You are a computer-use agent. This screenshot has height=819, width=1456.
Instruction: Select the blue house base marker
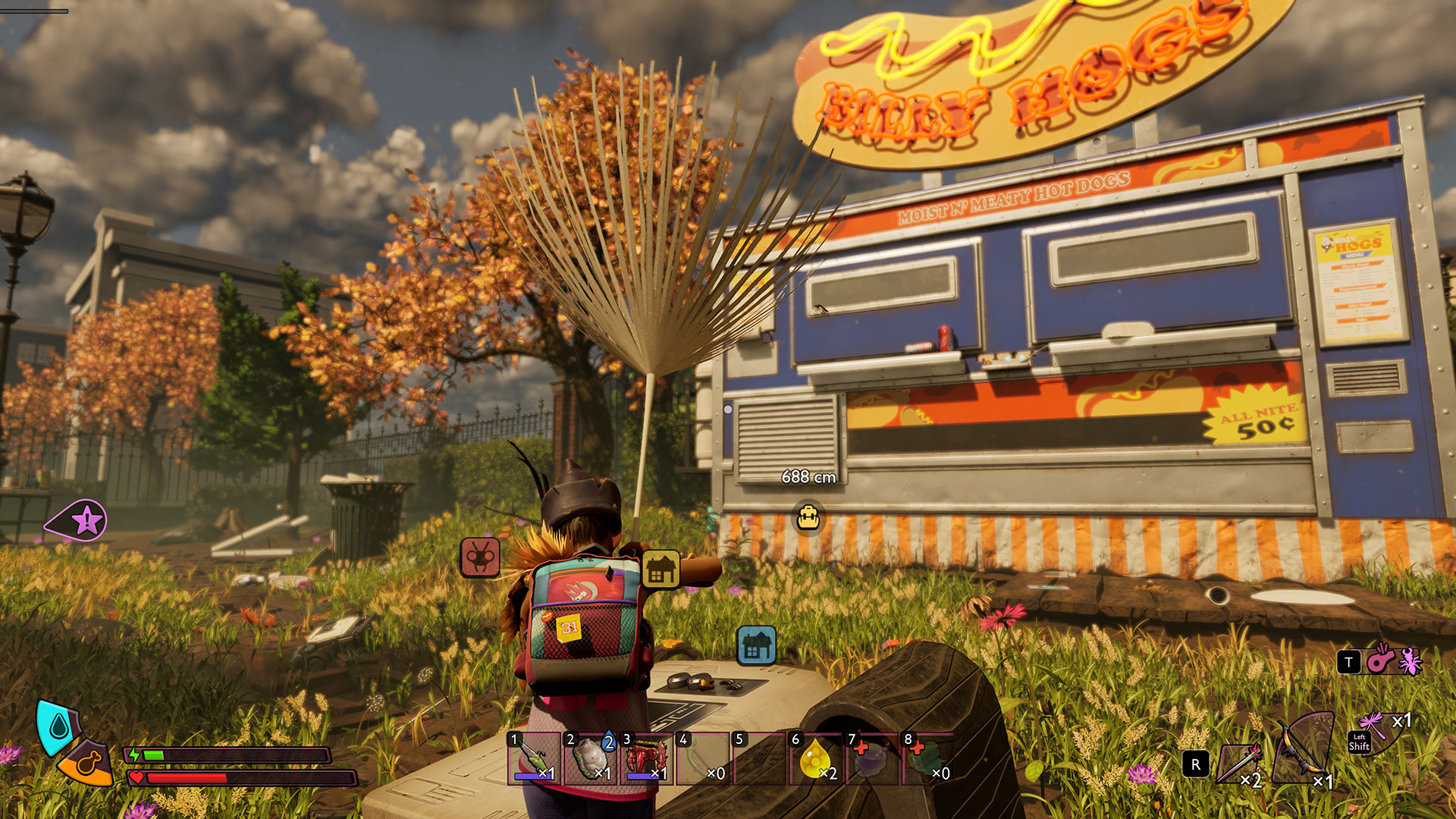(756, 645)
